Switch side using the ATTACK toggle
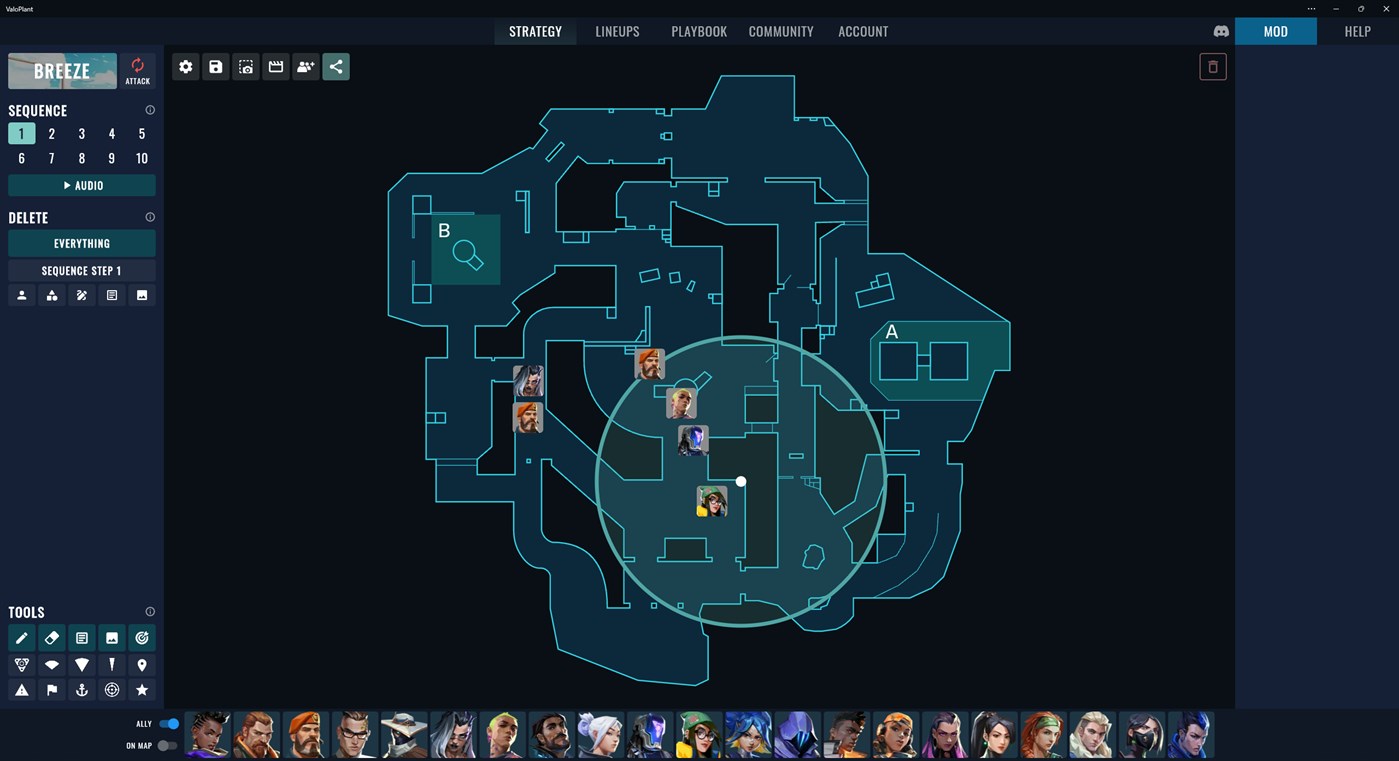The width and height of the screenshot is (1399, 761). tap(137, 70)
